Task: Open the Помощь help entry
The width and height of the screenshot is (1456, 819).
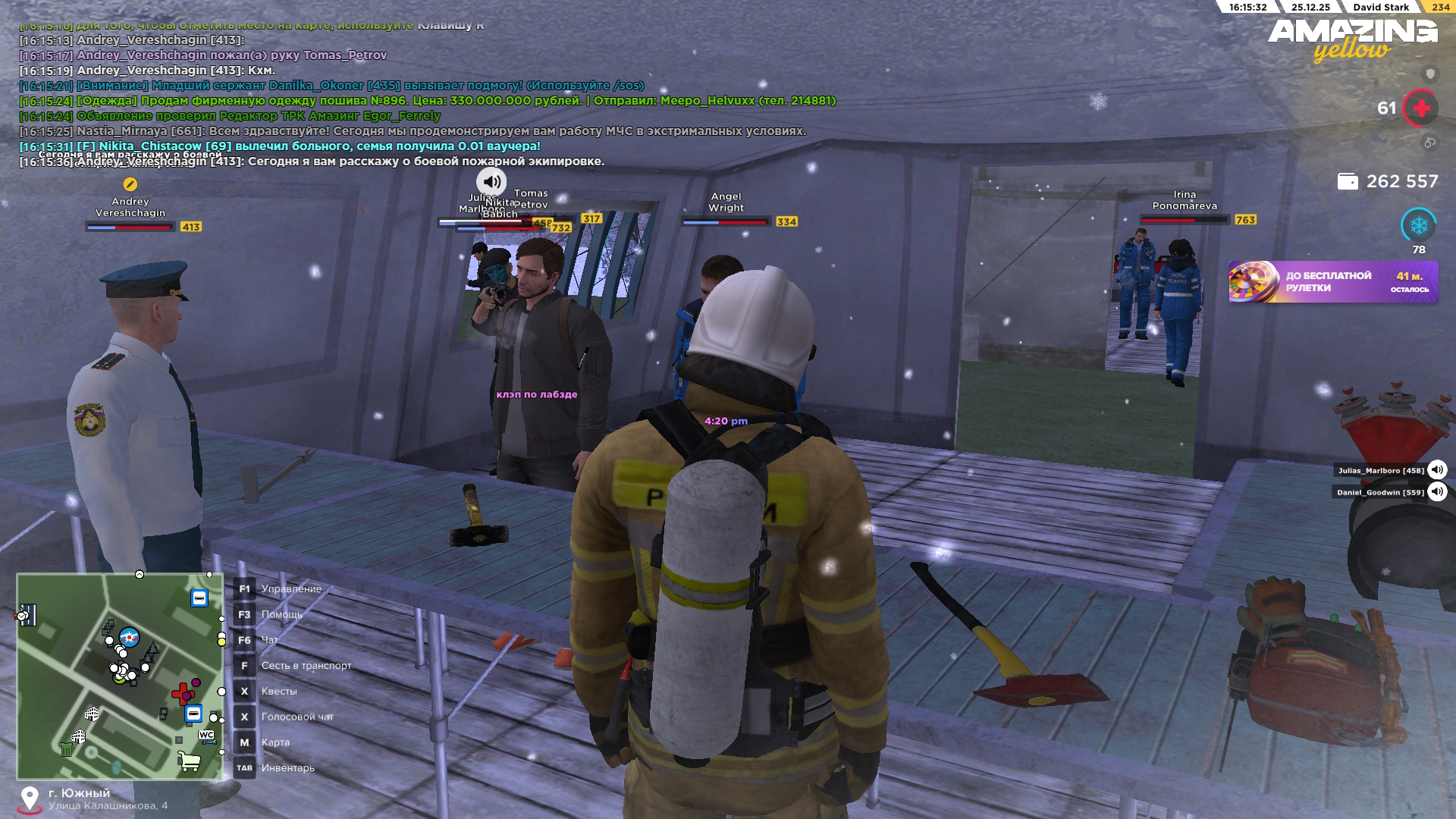Action: pyautogui.click(x=281, y=615)
